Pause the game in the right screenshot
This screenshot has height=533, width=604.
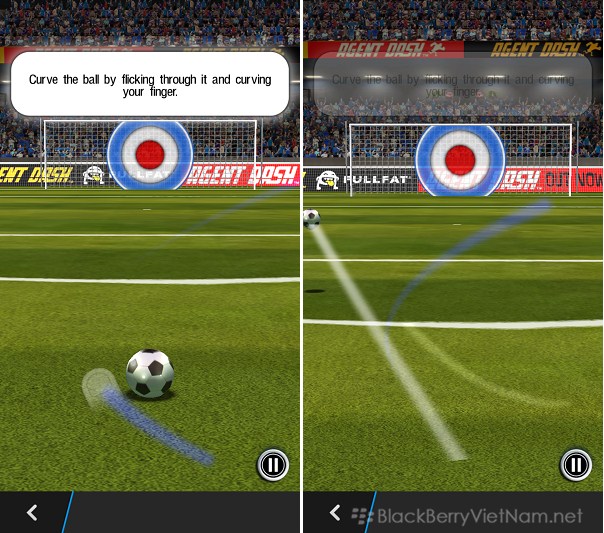(575, 464)
